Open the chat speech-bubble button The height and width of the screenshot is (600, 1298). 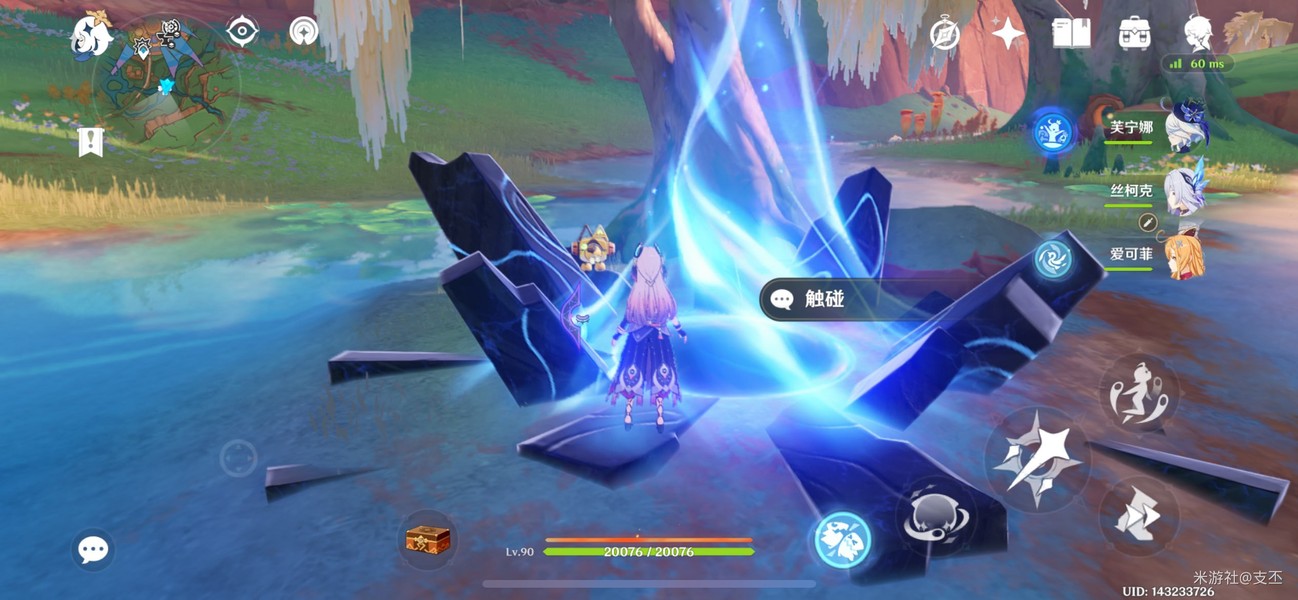(x=93, y=549)
